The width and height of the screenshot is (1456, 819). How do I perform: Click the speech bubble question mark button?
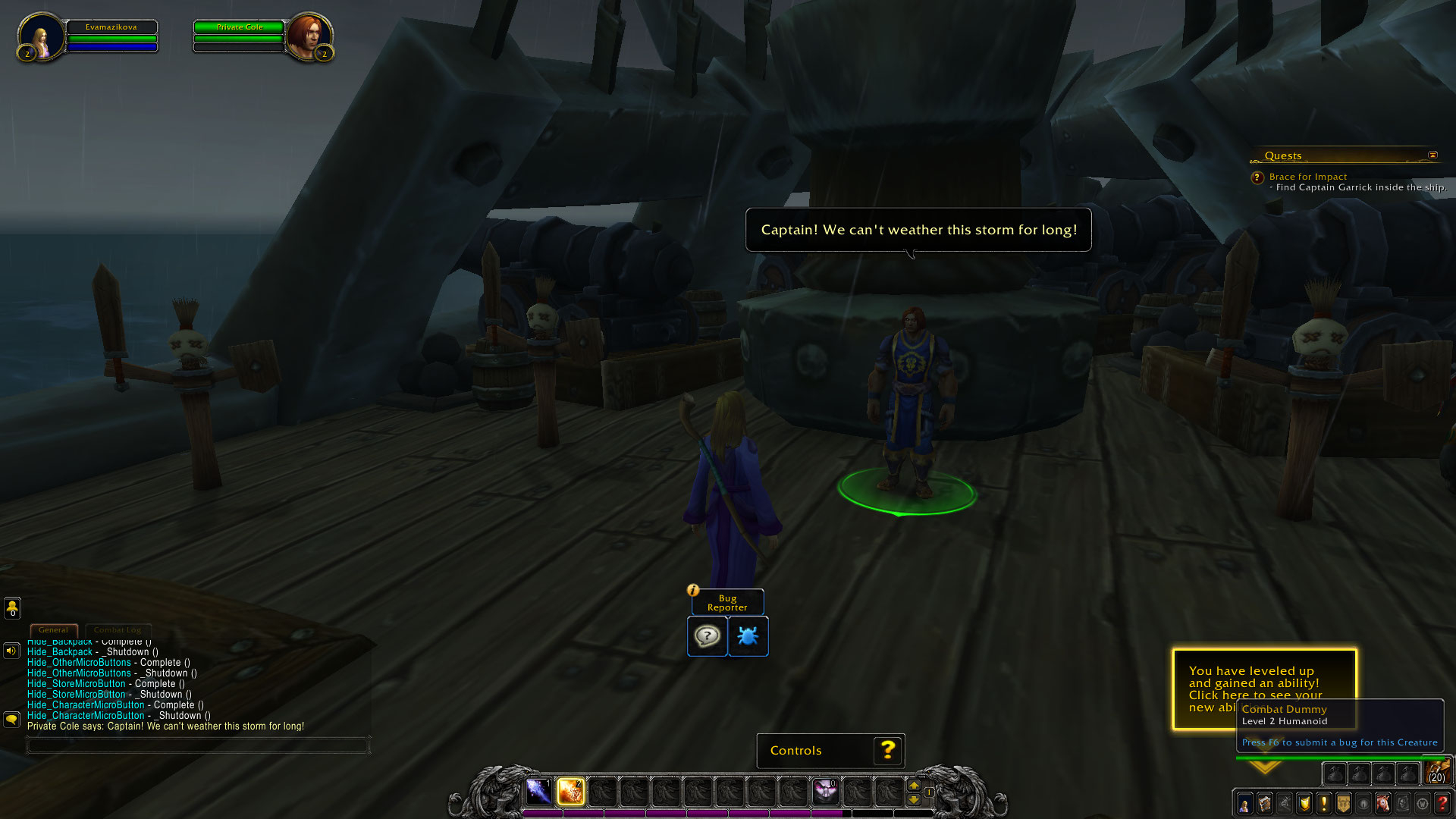[x=707, y=635]
